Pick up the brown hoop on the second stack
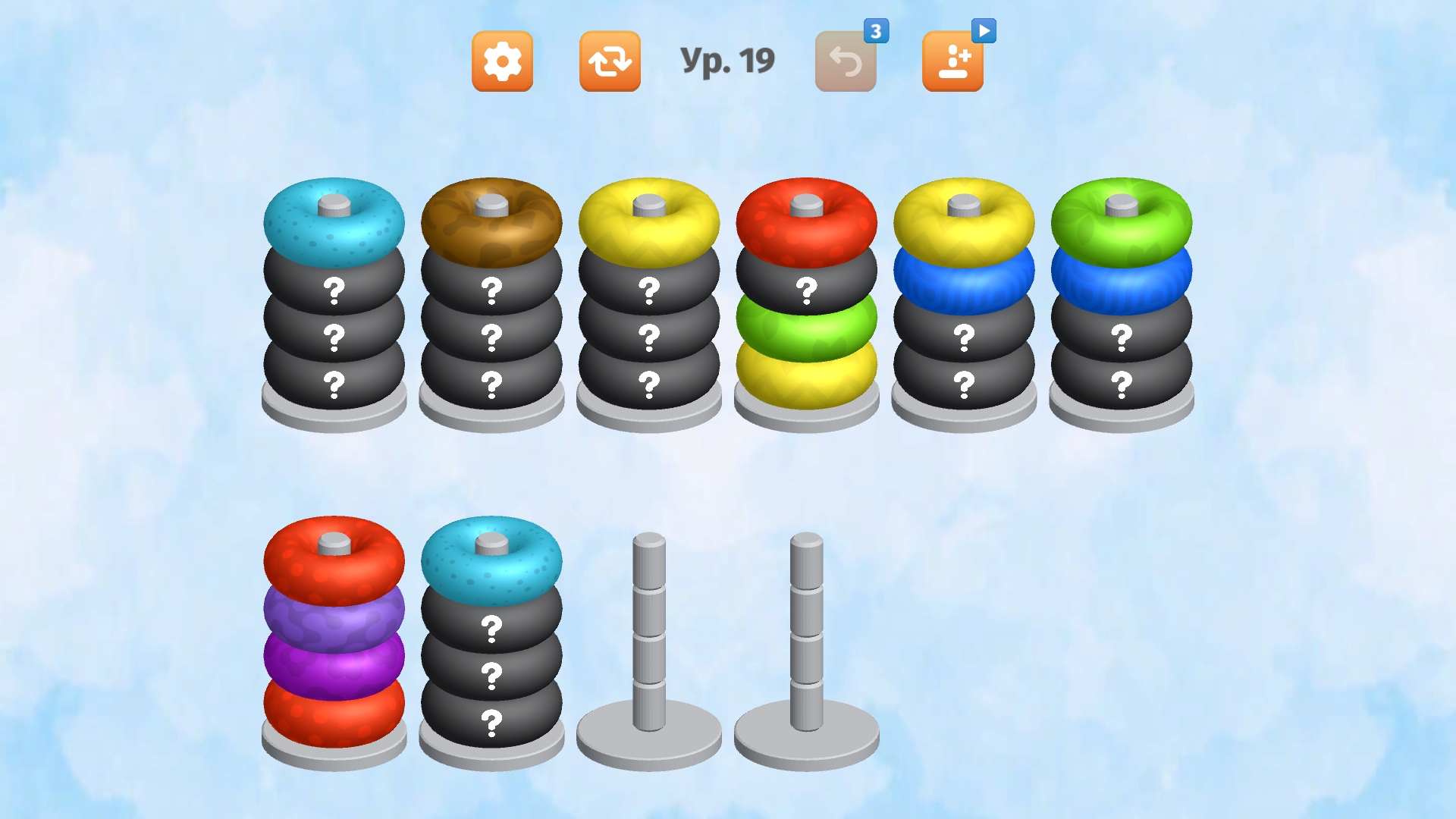This screenshot has height=819, width=1456. [x=493, y=222]
